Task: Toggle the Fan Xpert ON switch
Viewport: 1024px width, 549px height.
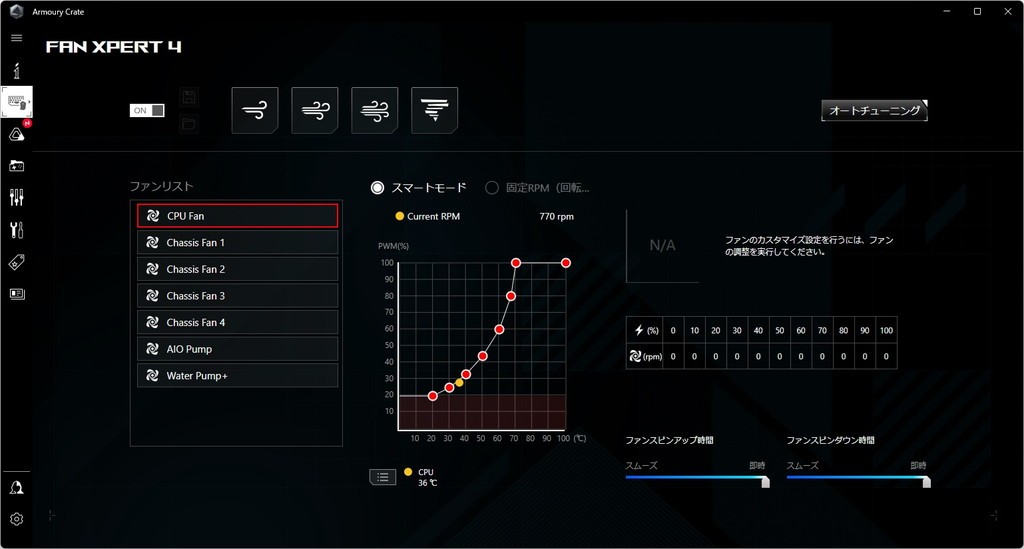Action: point(147,110)
